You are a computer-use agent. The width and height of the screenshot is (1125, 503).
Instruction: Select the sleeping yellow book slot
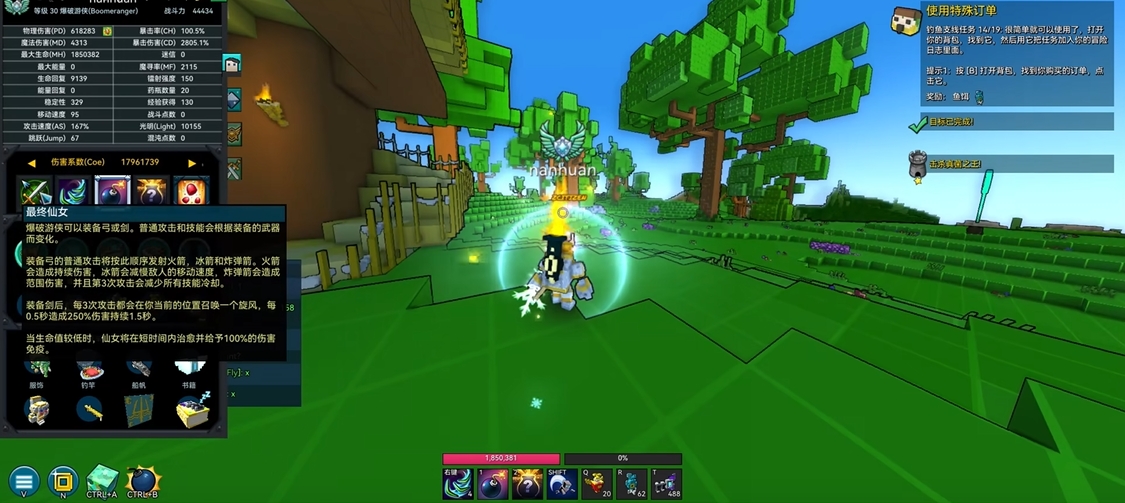[192, 409]
